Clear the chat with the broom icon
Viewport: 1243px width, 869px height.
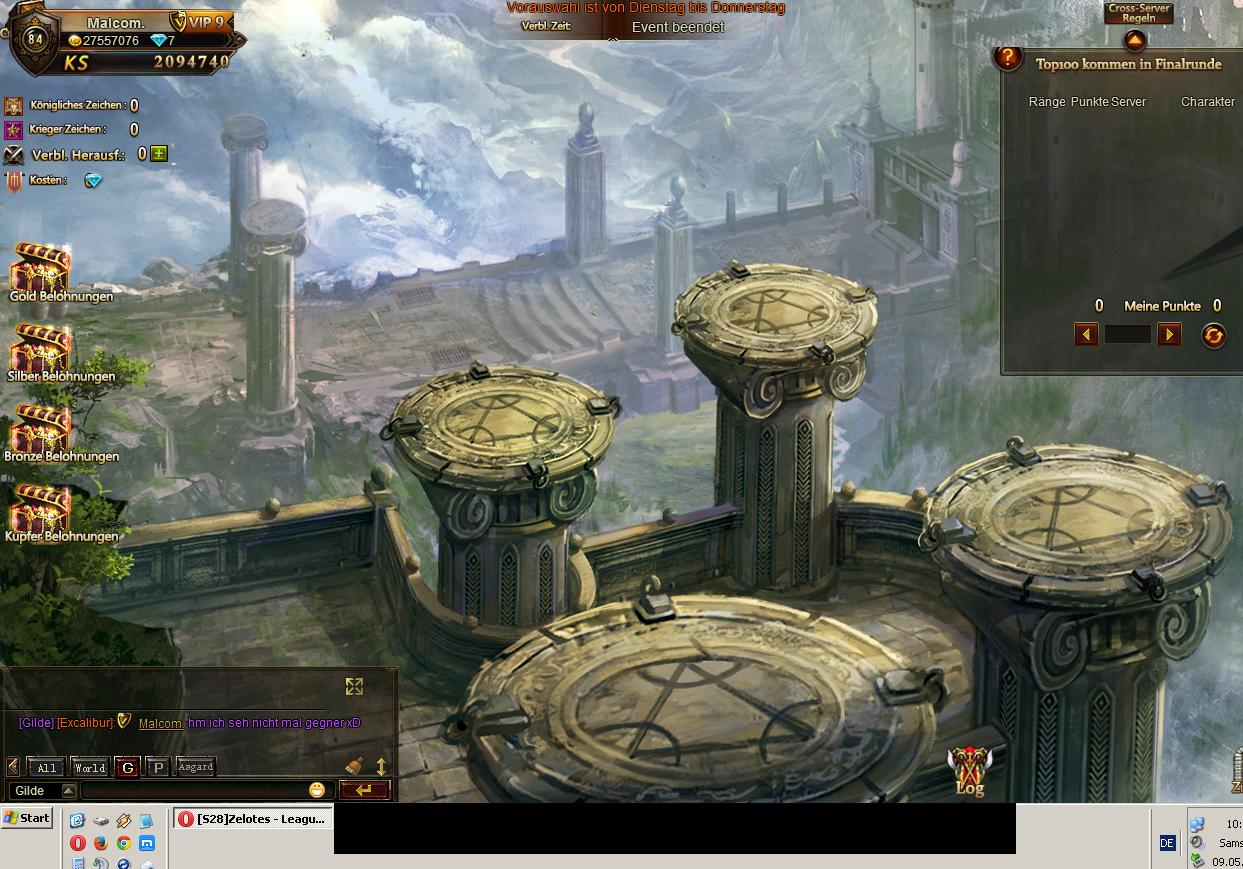354,766
